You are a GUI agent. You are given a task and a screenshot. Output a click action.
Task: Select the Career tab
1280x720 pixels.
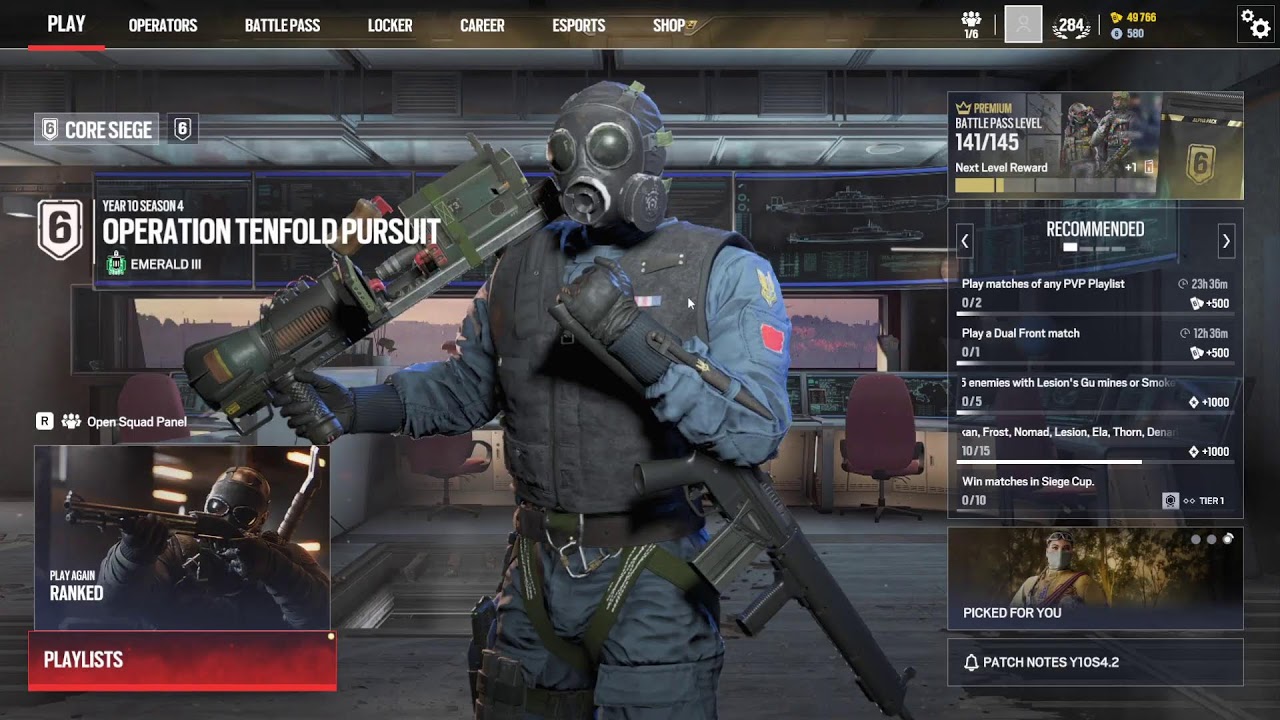coord(482,26)
